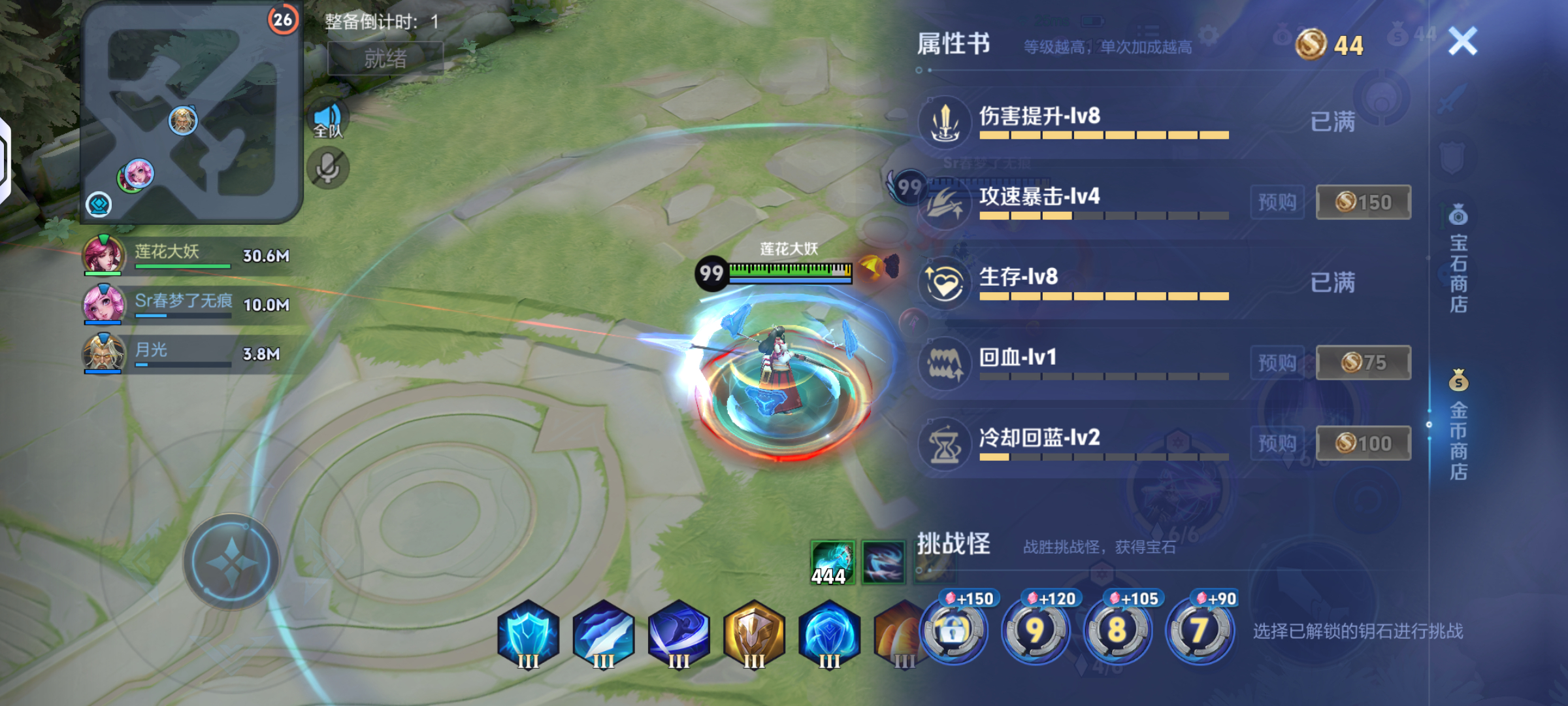Pre-order the 回血 upgrade
The image size is (1568, 706).
pos(1277,362)
